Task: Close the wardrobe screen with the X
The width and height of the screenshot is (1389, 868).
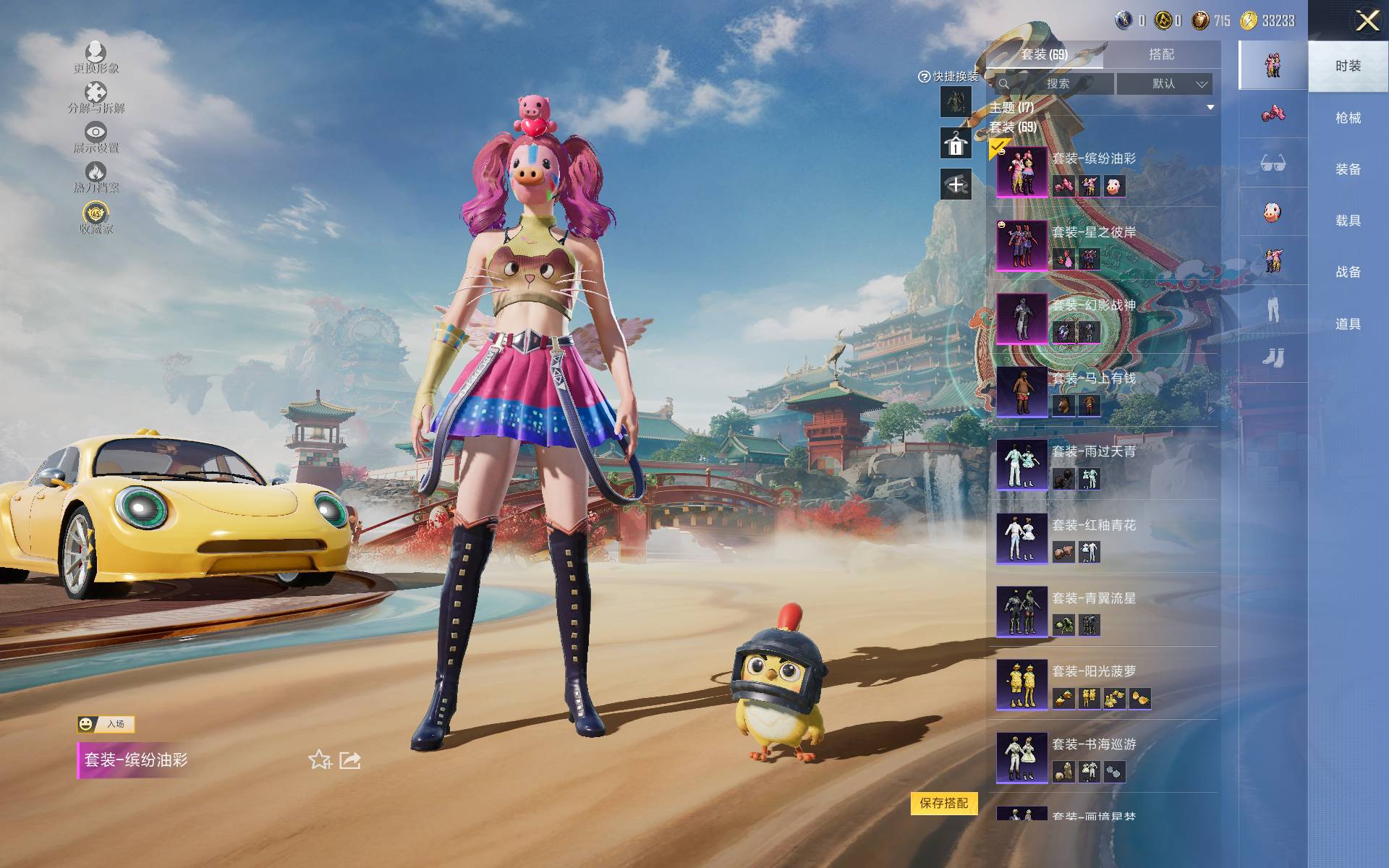Action: pyautogui.click(x=1367, y=20)
